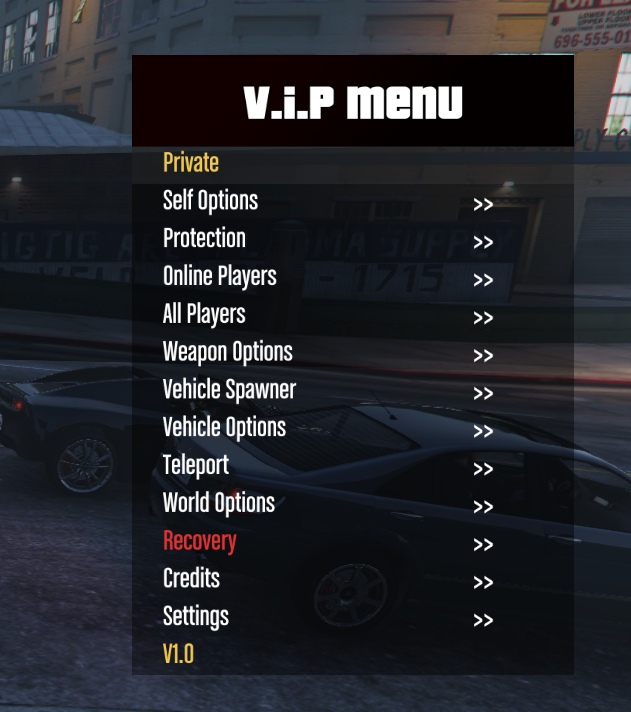Go to the Vehicle Spawner
The height and width of the screenshot is (712, 631).
[x=229, y=390]
